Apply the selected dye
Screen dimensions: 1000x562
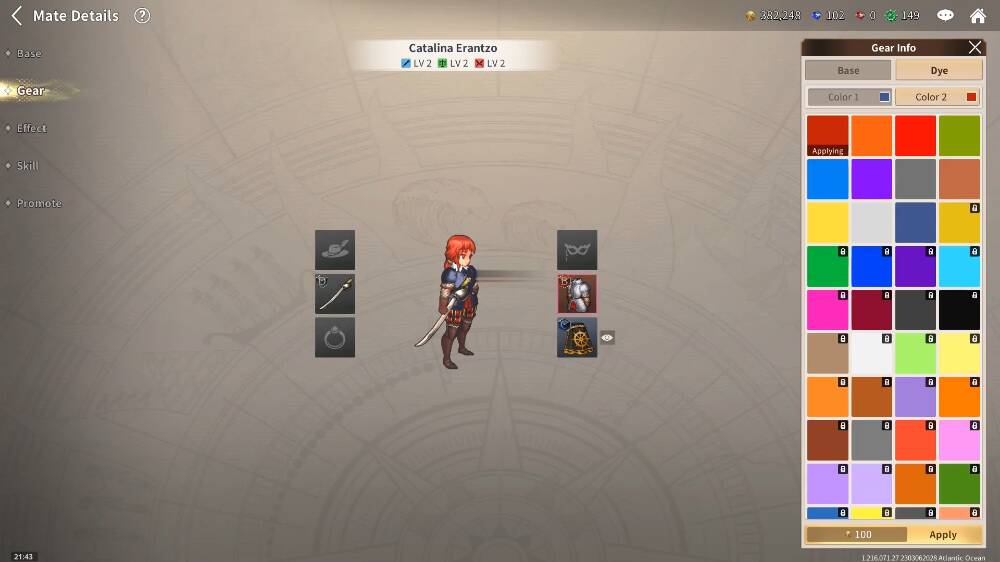942,535
